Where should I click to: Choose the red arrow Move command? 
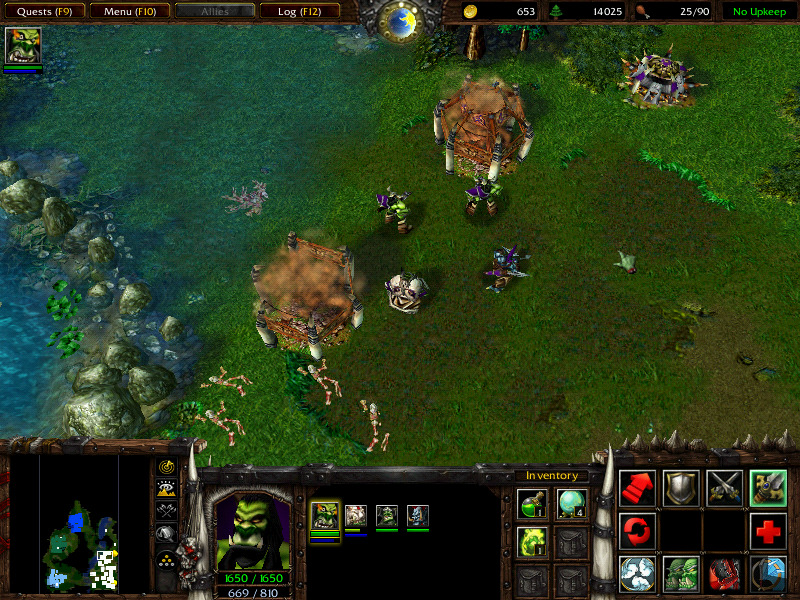click(x=637, y=487)
